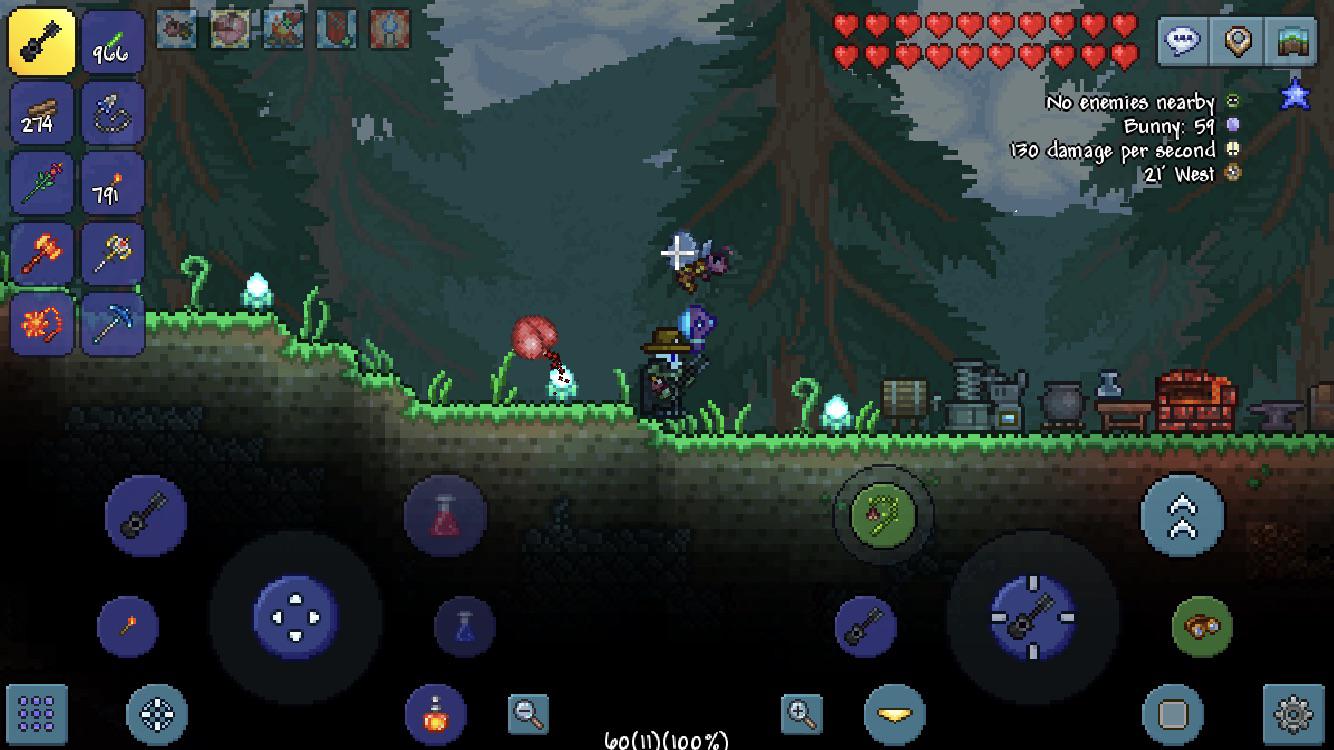The width and height of the screenshot is (1334, 750).
Task: Select the guitar weapon in hotbar slot one
Action: [x=41, y=41]
